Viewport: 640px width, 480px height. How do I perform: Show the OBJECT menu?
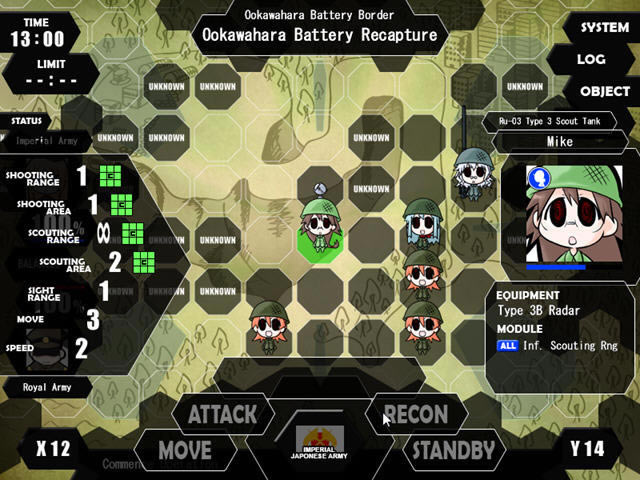coord(604,91)
